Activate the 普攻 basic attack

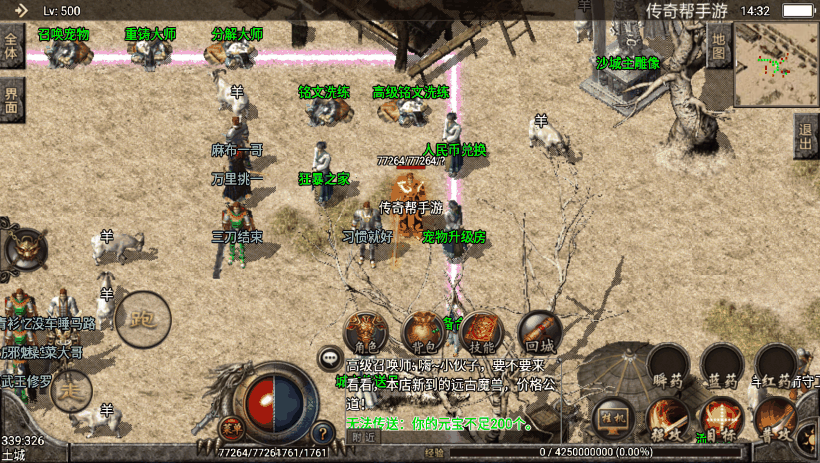pyautogui.click(x=775, y=420)
